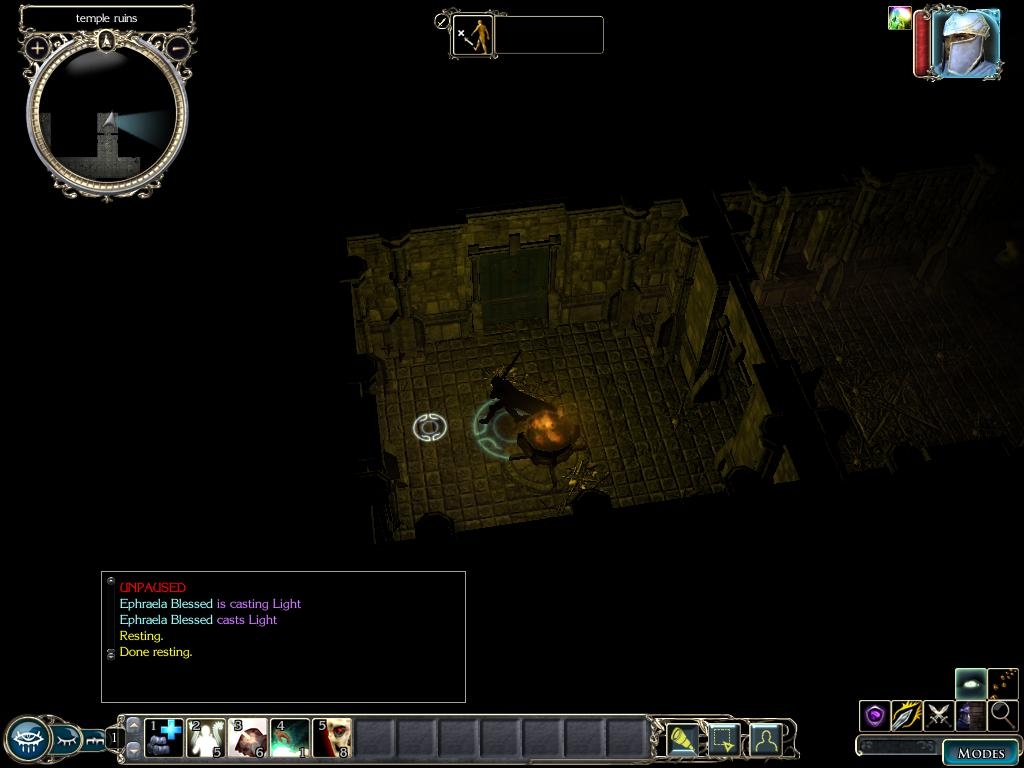The height and width of the screenshot is (768, 1024).
Task: Activate hotbar slot 2 glowing figure spell
Action: [x=206, y=738]
